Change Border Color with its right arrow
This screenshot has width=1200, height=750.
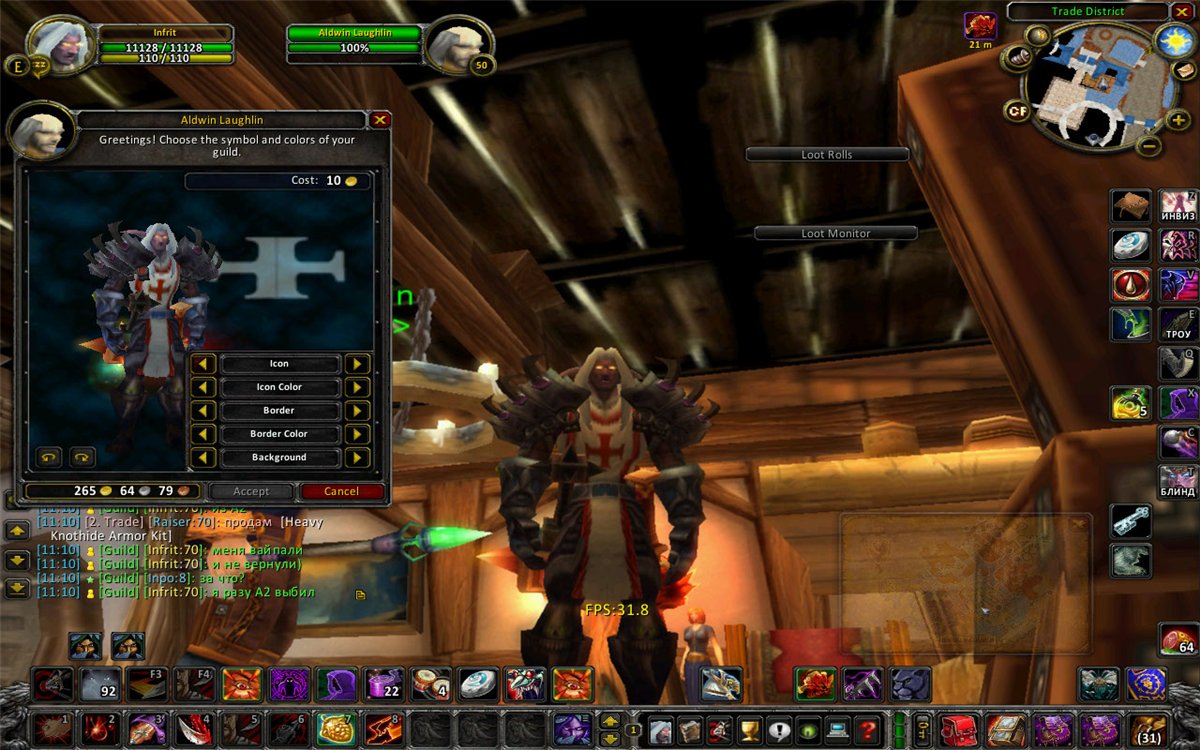(357, 434)
